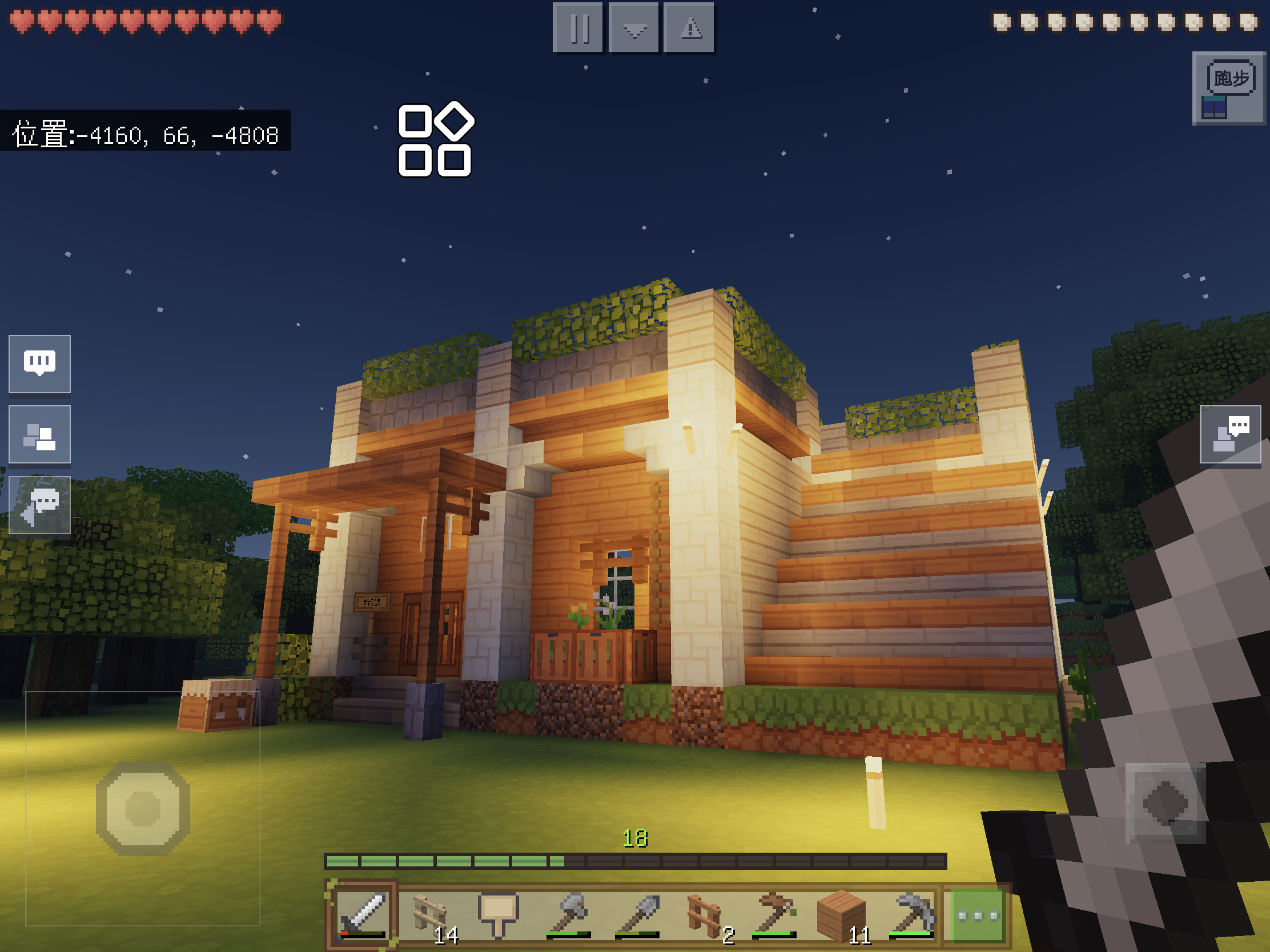
Task: Open the chat speech bubble button
Action: tap(39, 363)
